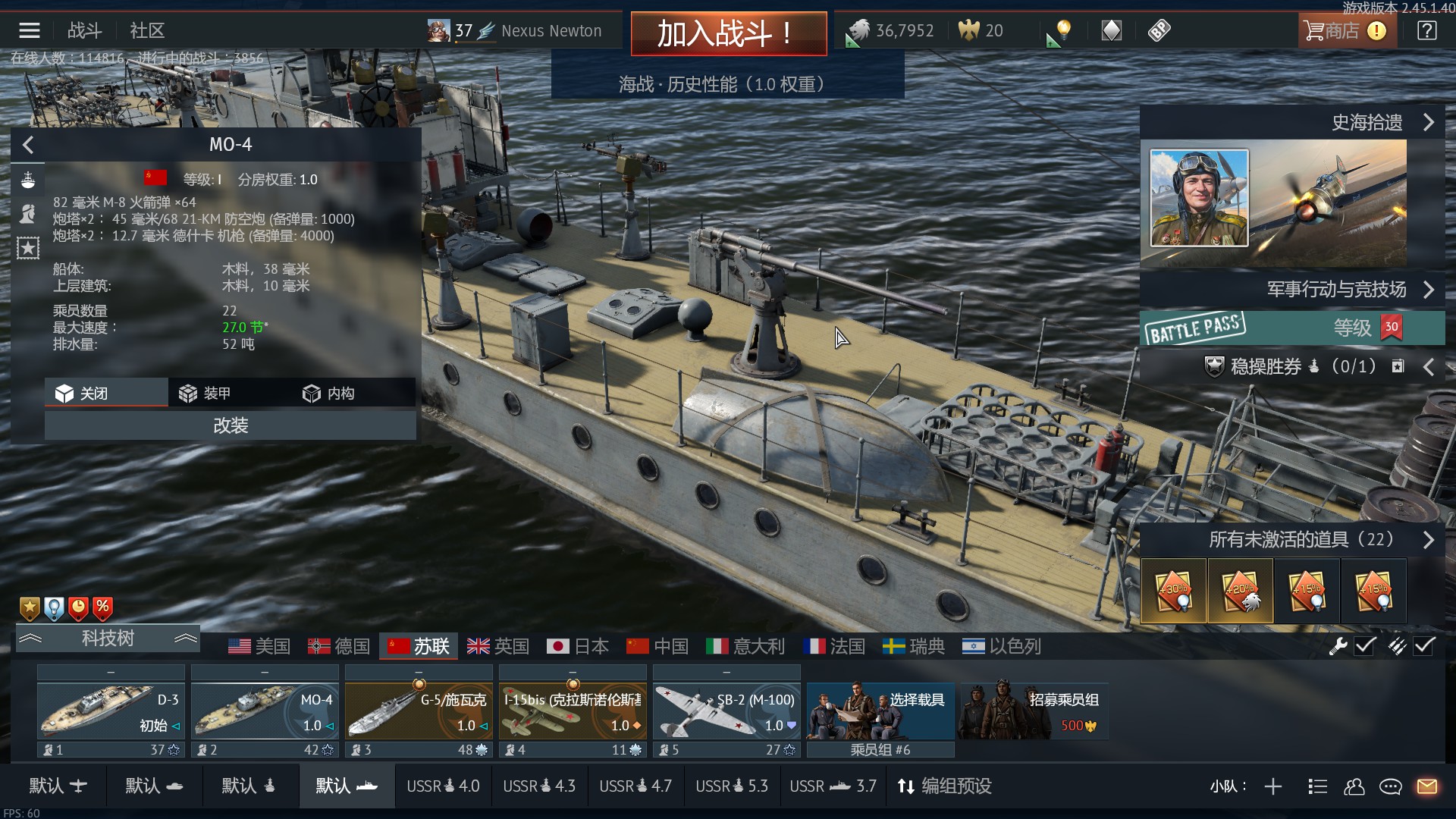Switch to the 内构 x-ray view
This screenshot has width=1456, height=819.
(x=329, y=393)
